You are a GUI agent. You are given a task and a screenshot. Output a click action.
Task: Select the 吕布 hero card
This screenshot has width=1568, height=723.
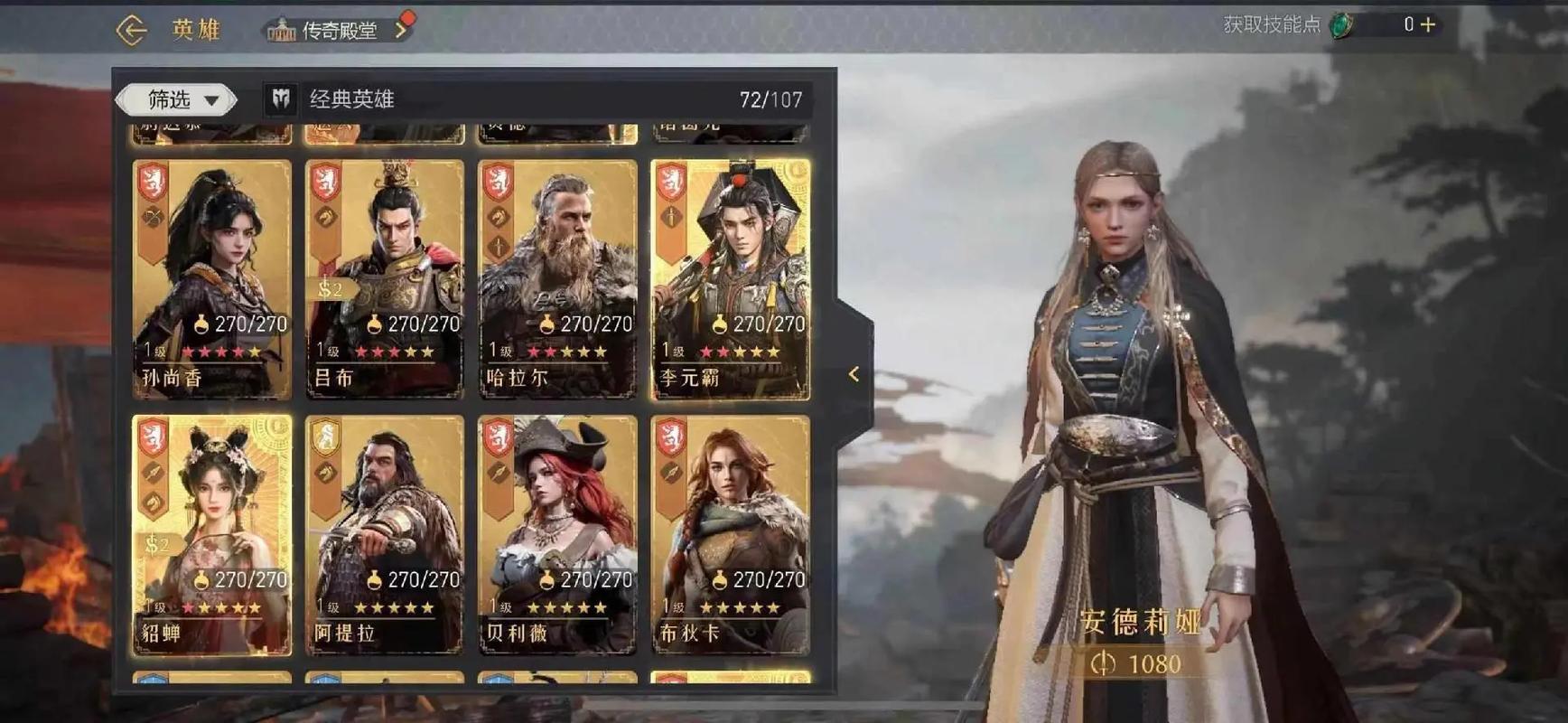(x=385, y=278)
